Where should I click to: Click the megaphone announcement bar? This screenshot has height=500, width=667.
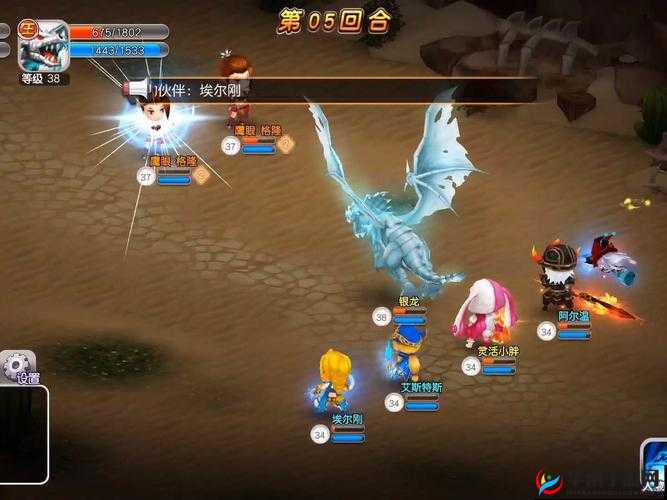(x=330, y=91)
